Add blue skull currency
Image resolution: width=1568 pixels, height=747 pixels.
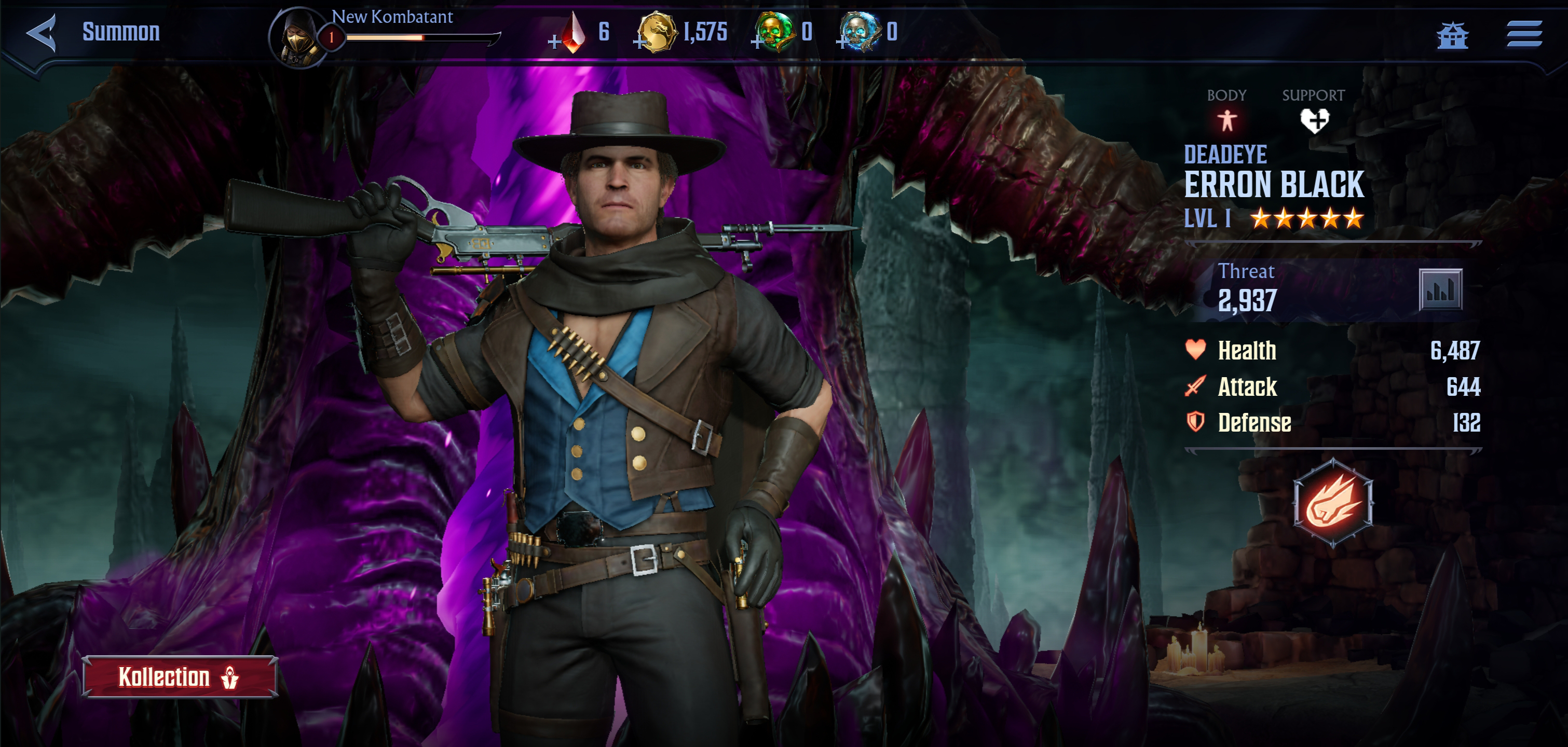(842, 41)
